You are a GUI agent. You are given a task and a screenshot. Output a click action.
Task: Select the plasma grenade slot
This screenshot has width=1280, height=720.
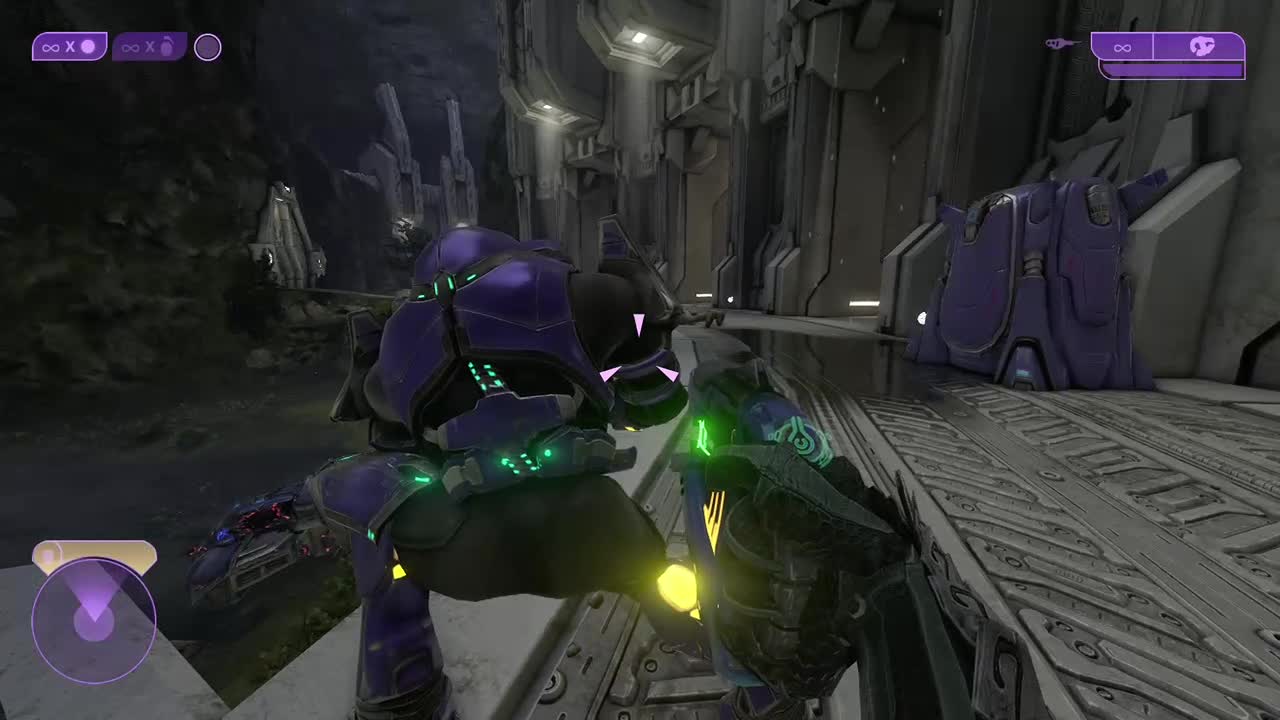(x=69, y=47)
